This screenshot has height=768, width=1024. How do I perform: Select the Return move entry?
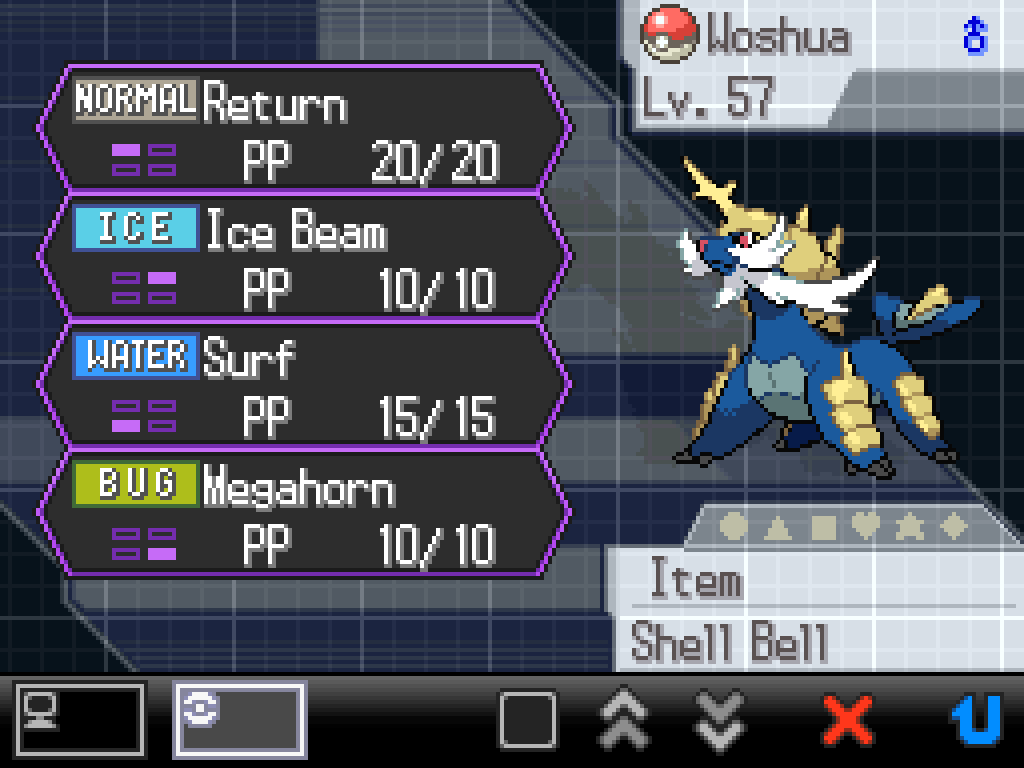click(x=305, y=129)
